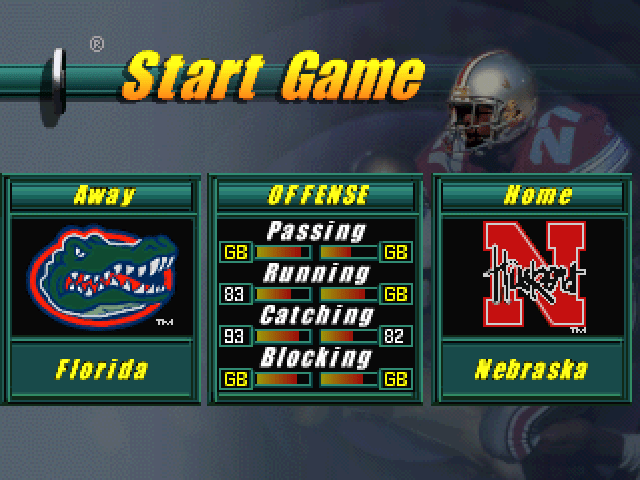The image size is (640, 480).
Task: Select the Florida Gators team logo
Action: (x=102, y=277)
